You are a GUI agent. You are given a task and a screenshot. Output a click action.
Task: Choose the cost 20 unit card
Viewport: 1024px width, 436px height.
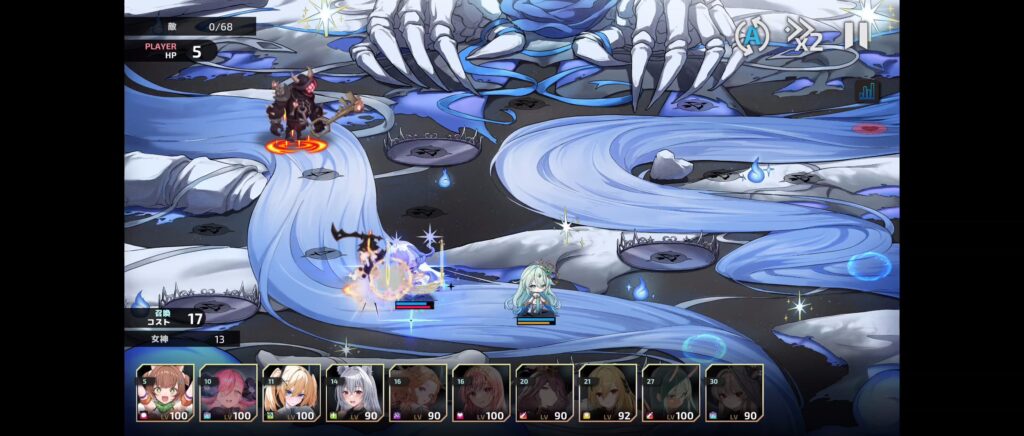click(544, 392)
